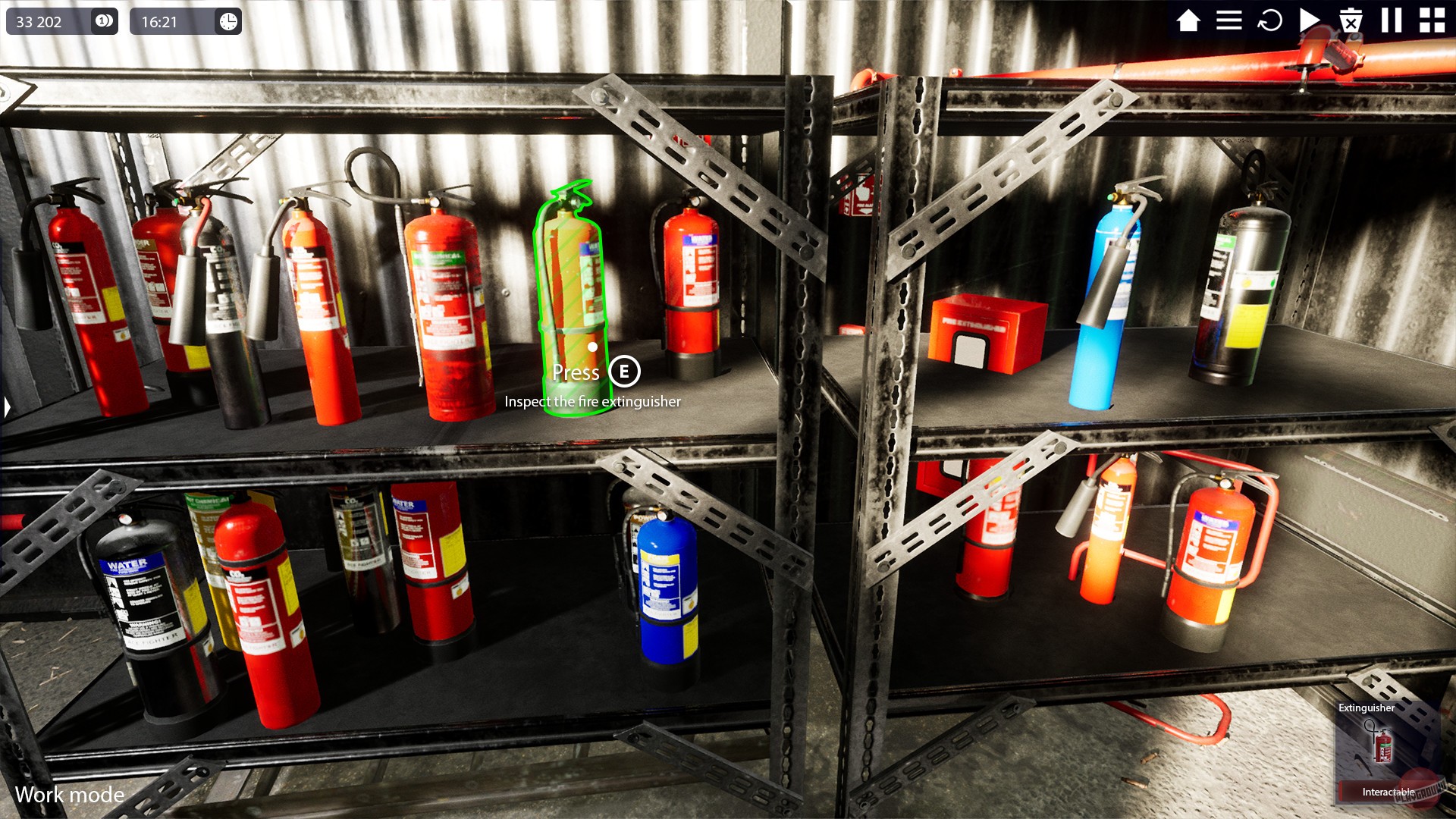
Task: Click the time display showing 16:21
Action: pos(161,20)
